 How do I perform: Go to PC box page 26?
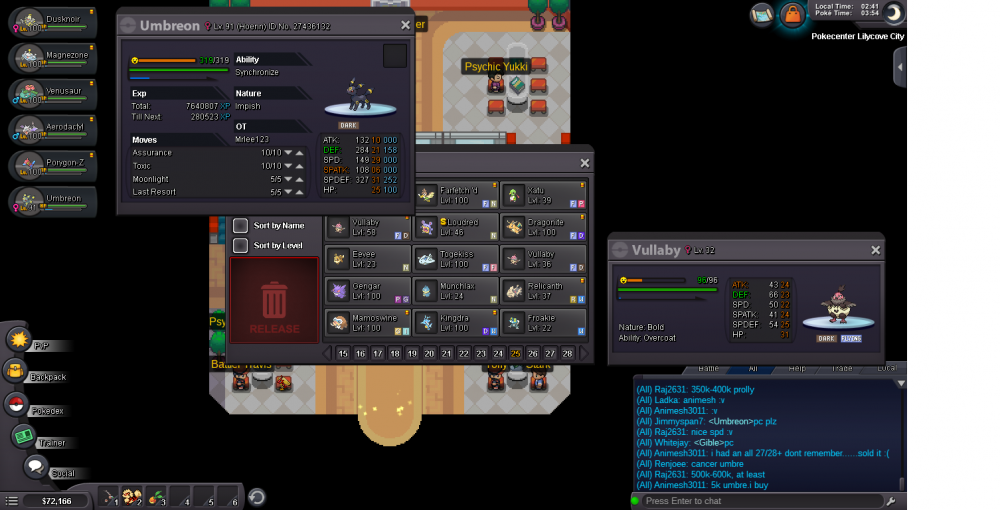(x=533, y=353)
